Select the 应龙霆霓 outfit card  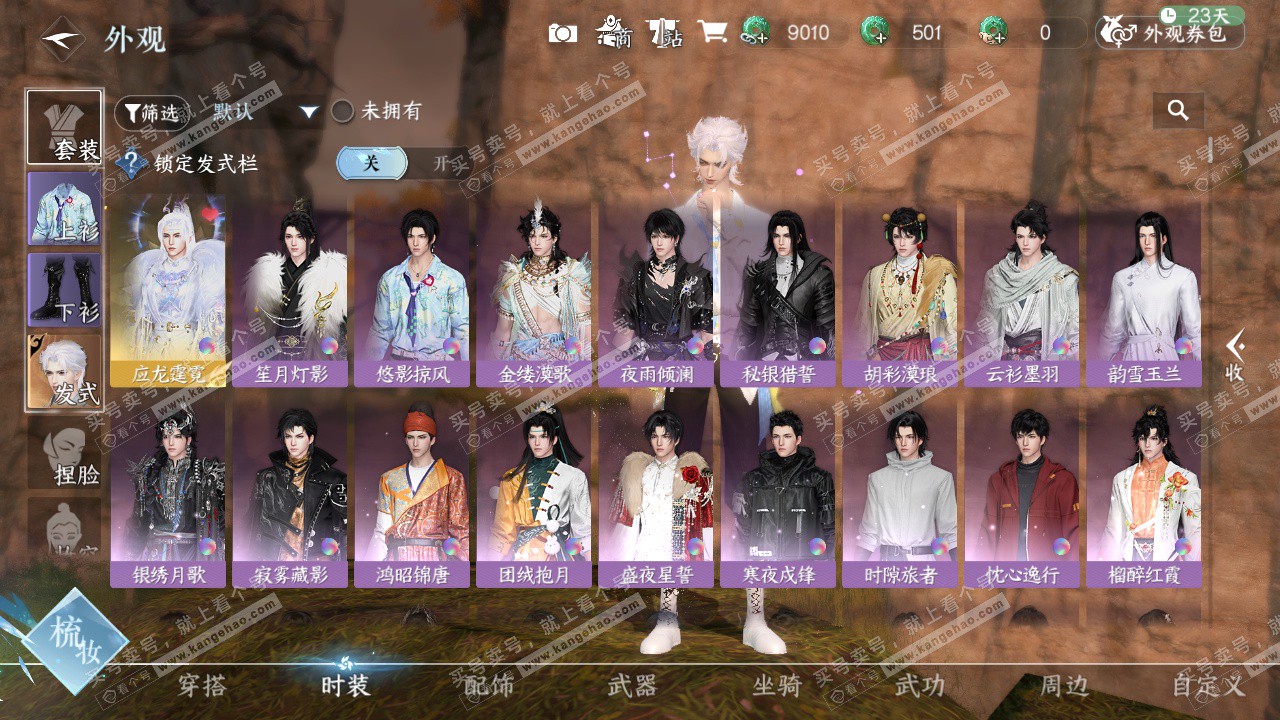[x=168, y=290]
